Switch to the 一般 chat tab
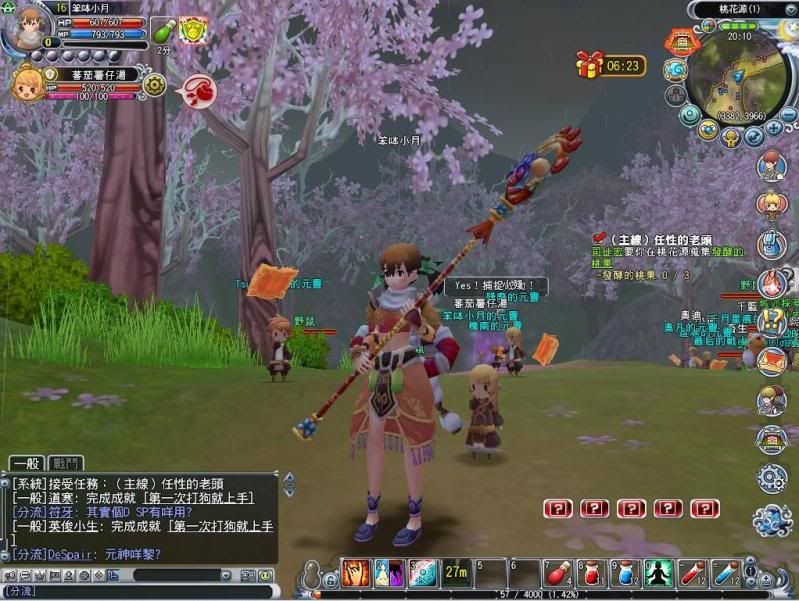 [x=25, y=462]
